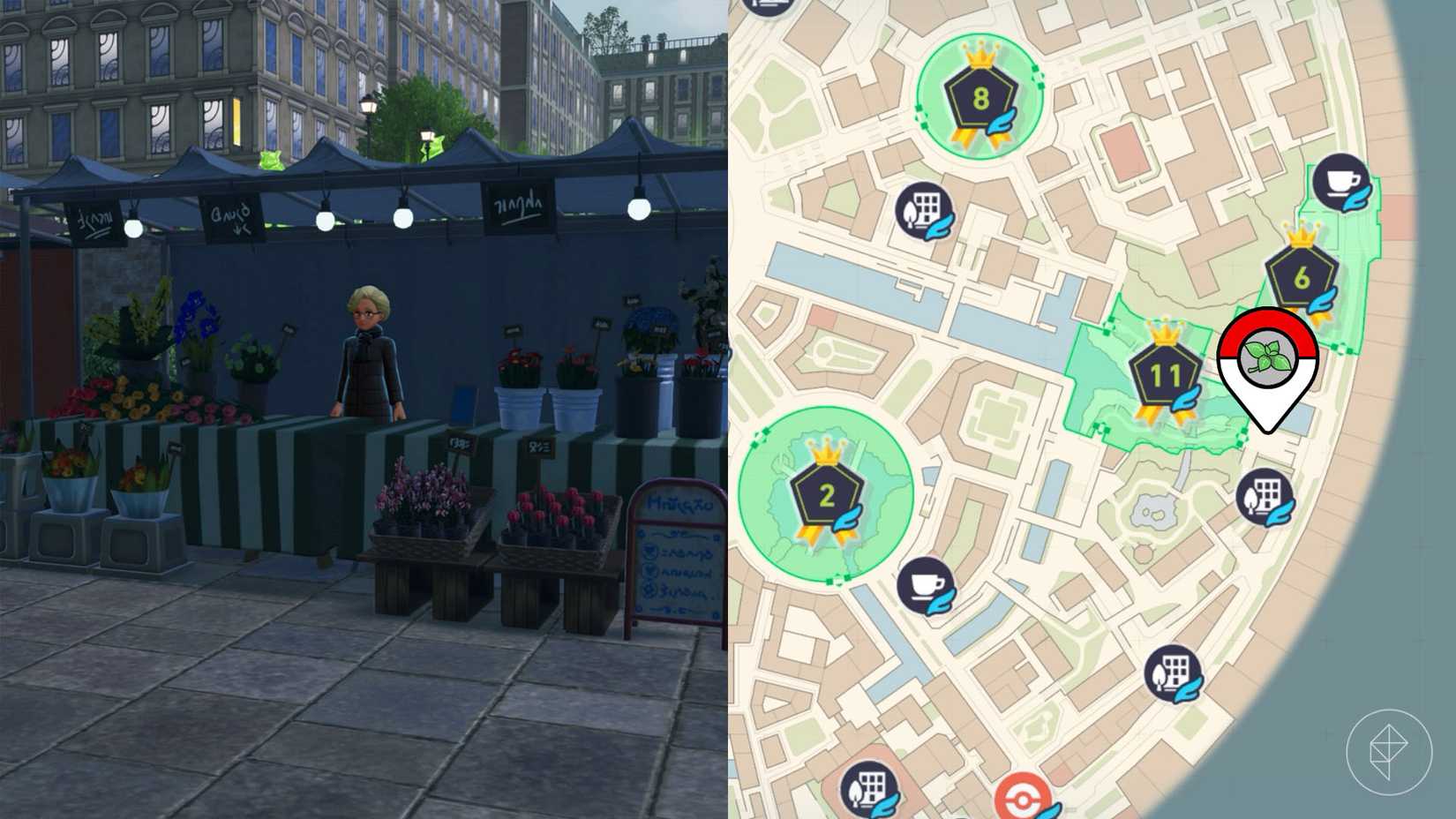Select the café cup icon near the lower left

926,585
